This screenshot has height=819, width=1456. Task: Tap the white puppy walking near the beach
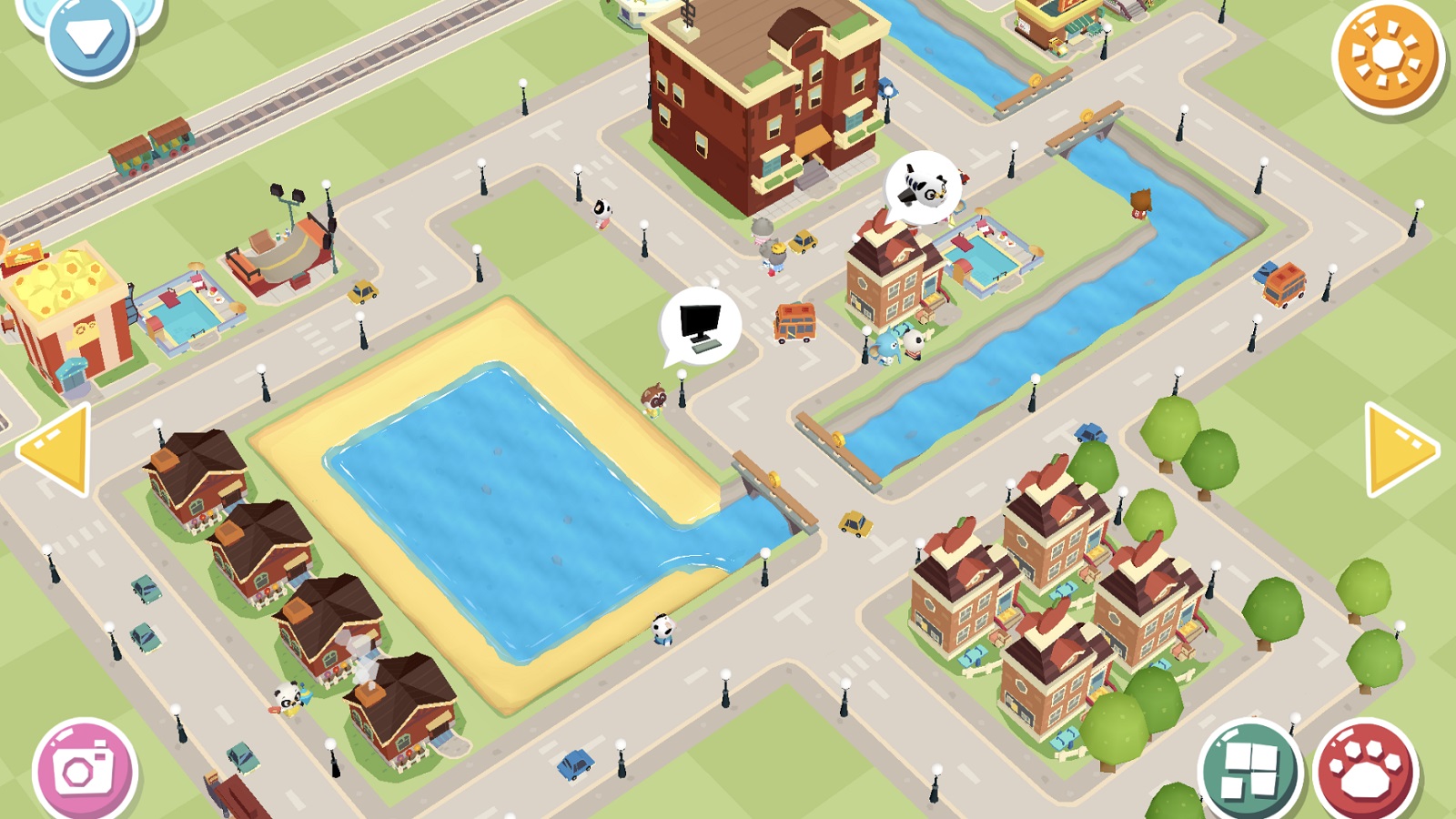coord(665,630)
